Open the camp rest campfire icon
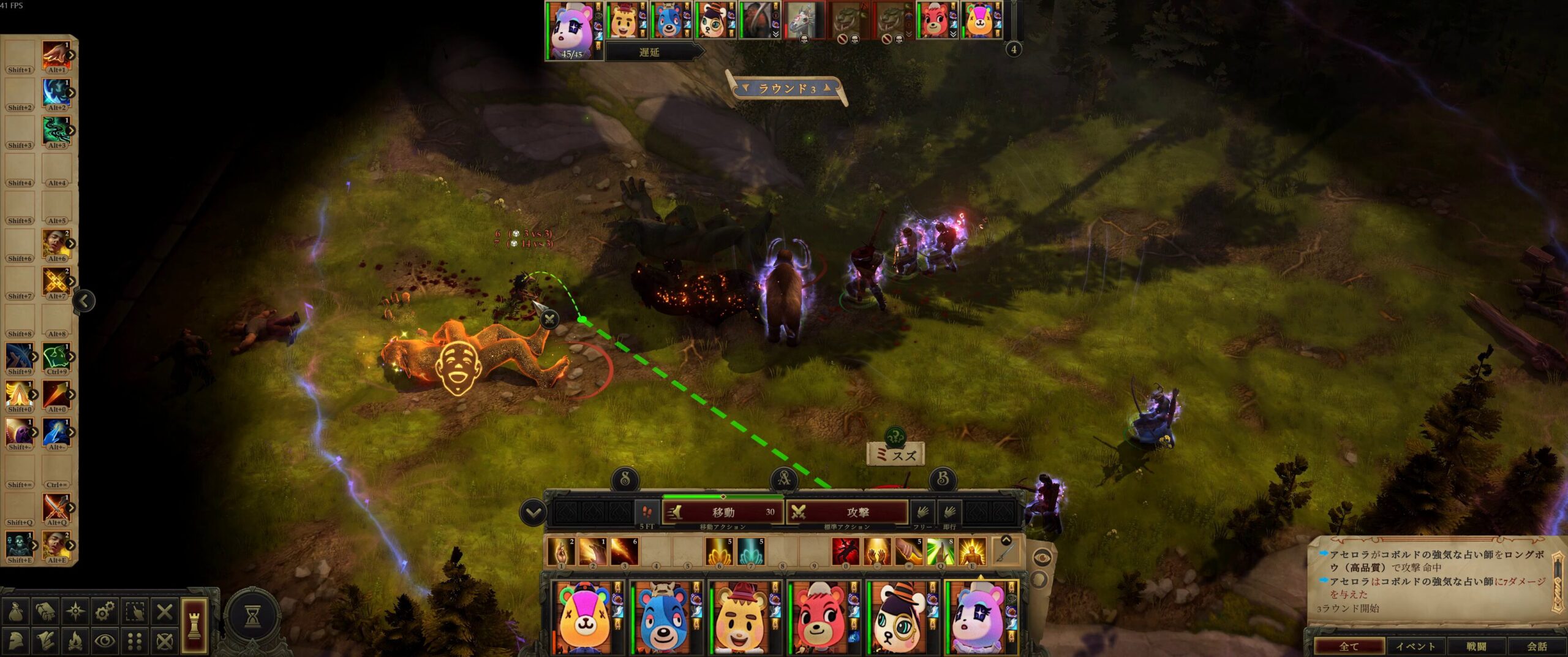The height and width of the screenshot is (657, 1568). pyautogui.click(x=75, y=641)
